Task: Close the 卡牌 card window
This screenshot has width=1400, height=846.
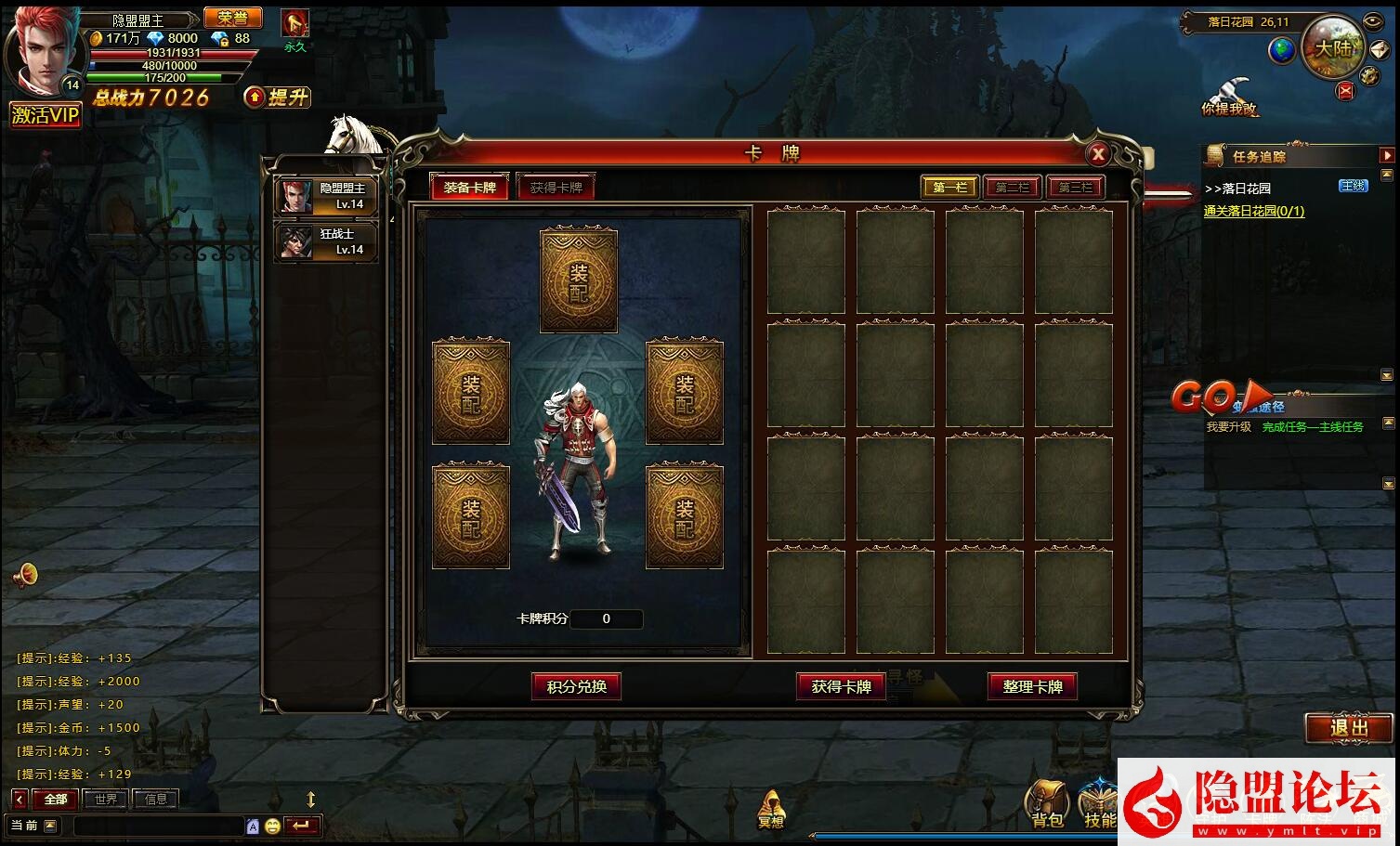Action: [x=1097, y=154]
